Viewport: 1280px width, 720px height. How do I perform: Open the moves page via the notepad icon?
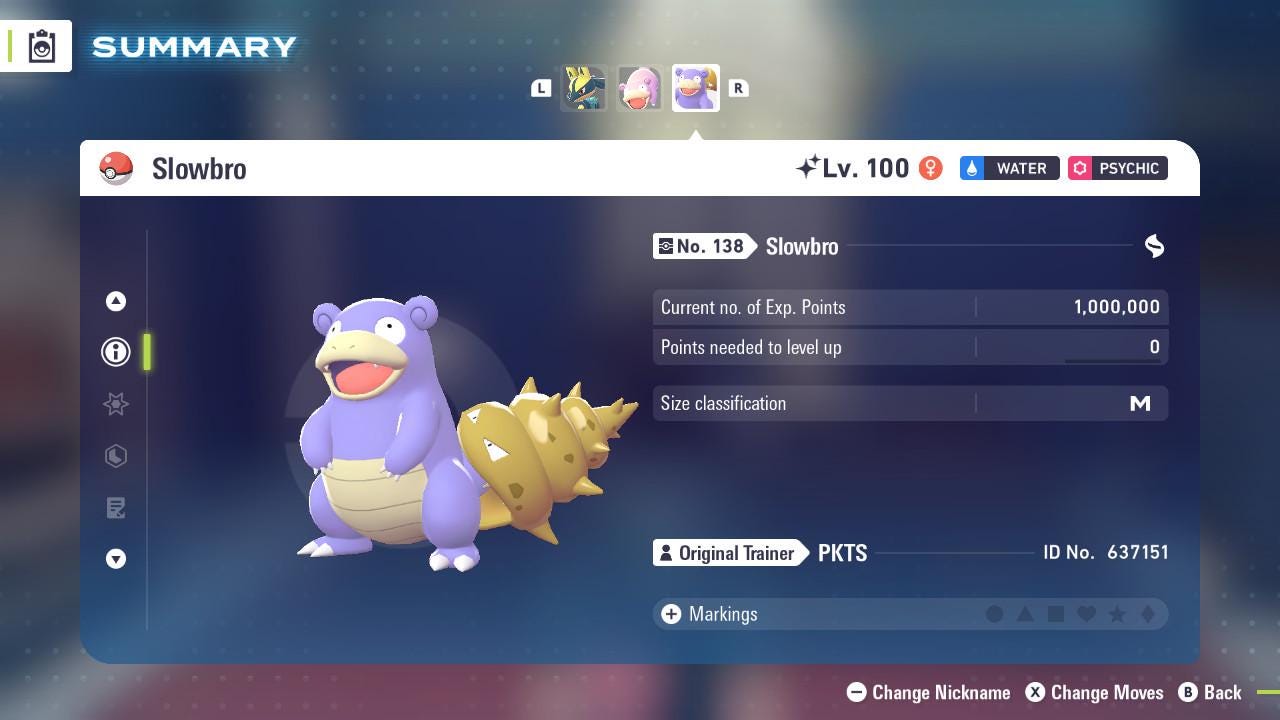[x=116, y=508]
